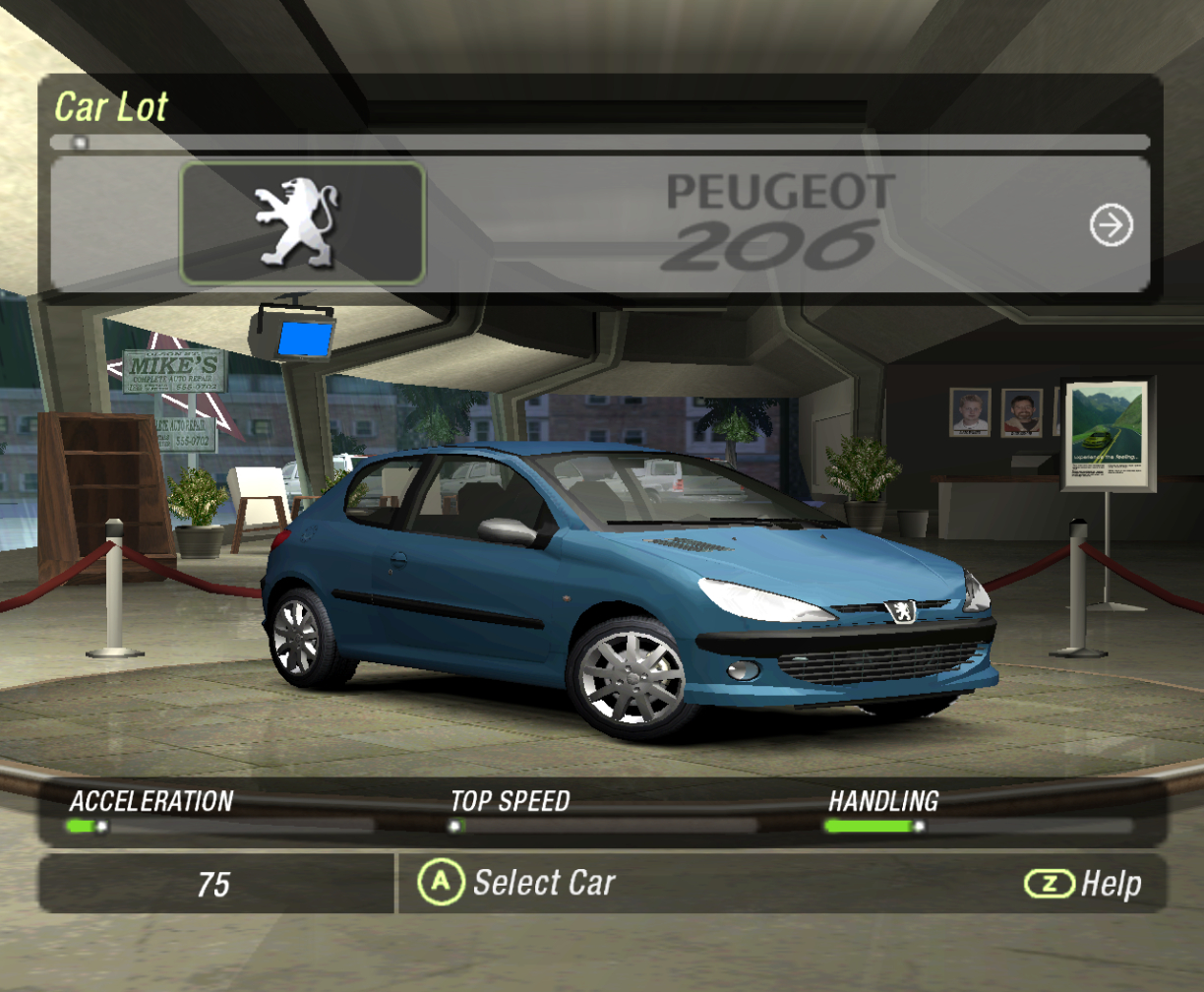Image resolution: width=1204 pixels, height=992 pixels.
Task: Open the Help option
Action: click(1083, 884)
